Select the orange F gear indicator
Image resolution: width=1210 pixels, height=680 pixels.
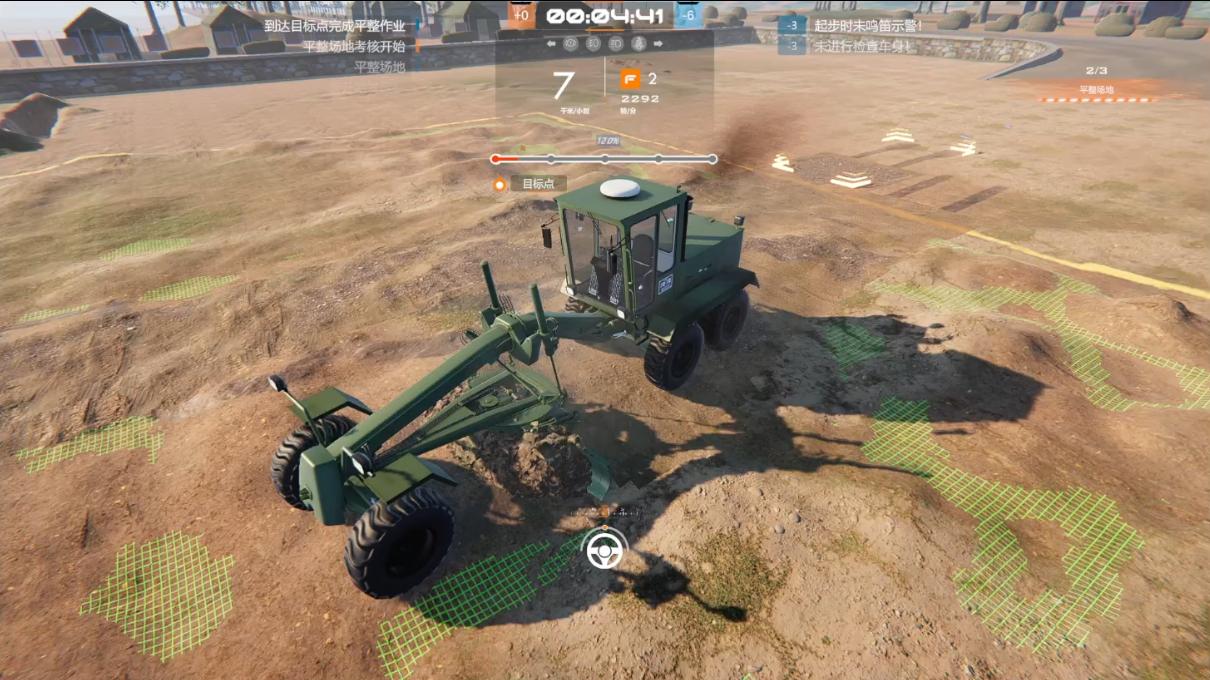(x=630, y=80)
